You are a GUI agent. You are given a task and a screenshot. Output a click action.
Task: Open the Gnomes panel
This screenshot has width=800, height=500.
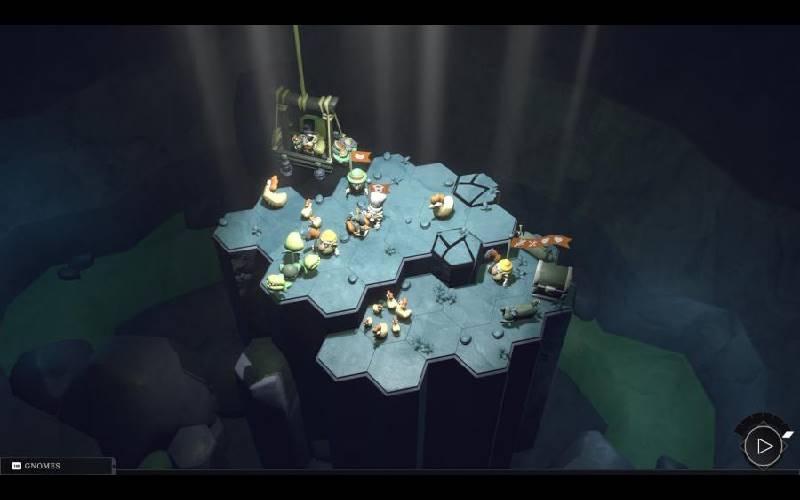[x=56, y=466]
